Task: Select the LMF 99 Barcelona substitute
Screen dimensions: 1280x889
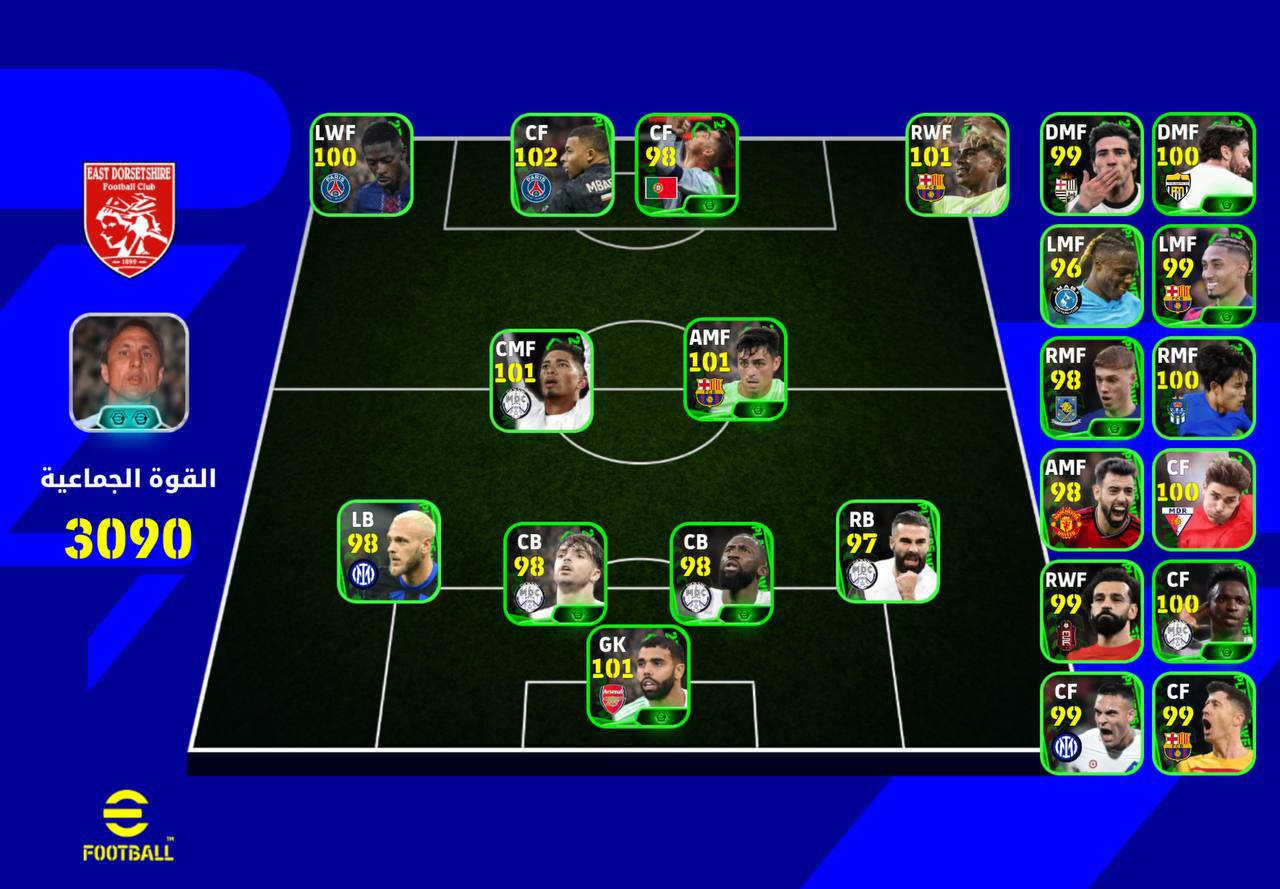Action: 1203,276
